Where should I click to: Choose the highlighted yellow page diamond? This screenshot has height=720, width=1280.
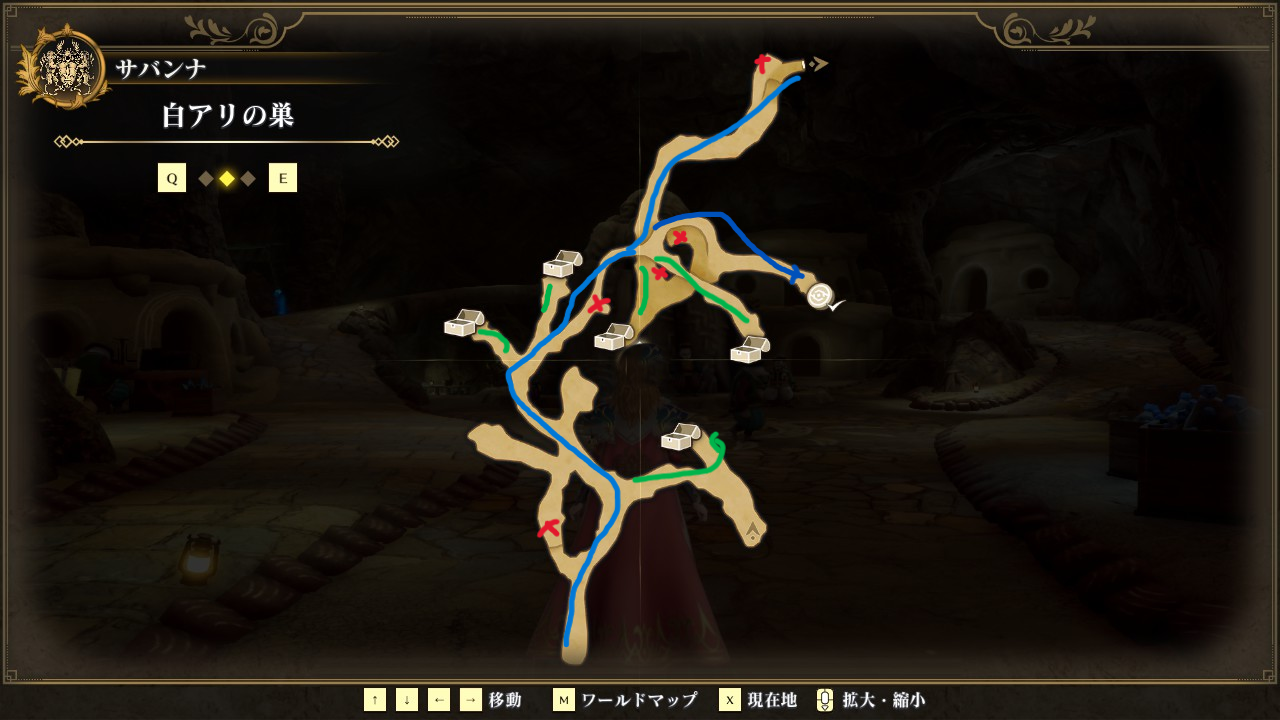tap(227, 179)
